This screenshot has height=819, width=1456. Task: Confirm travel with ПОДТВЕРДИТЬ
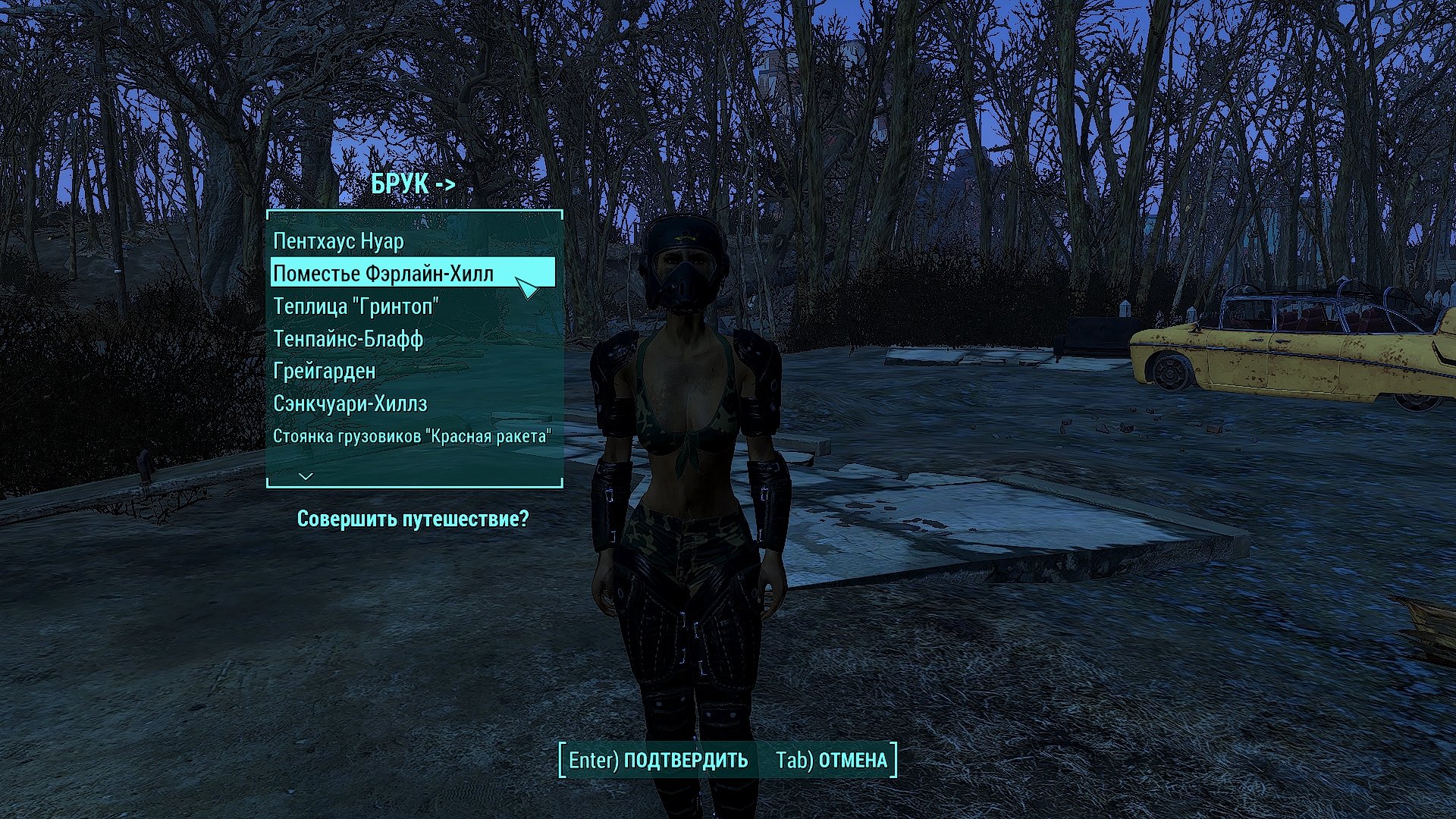(x=658, y=760)
